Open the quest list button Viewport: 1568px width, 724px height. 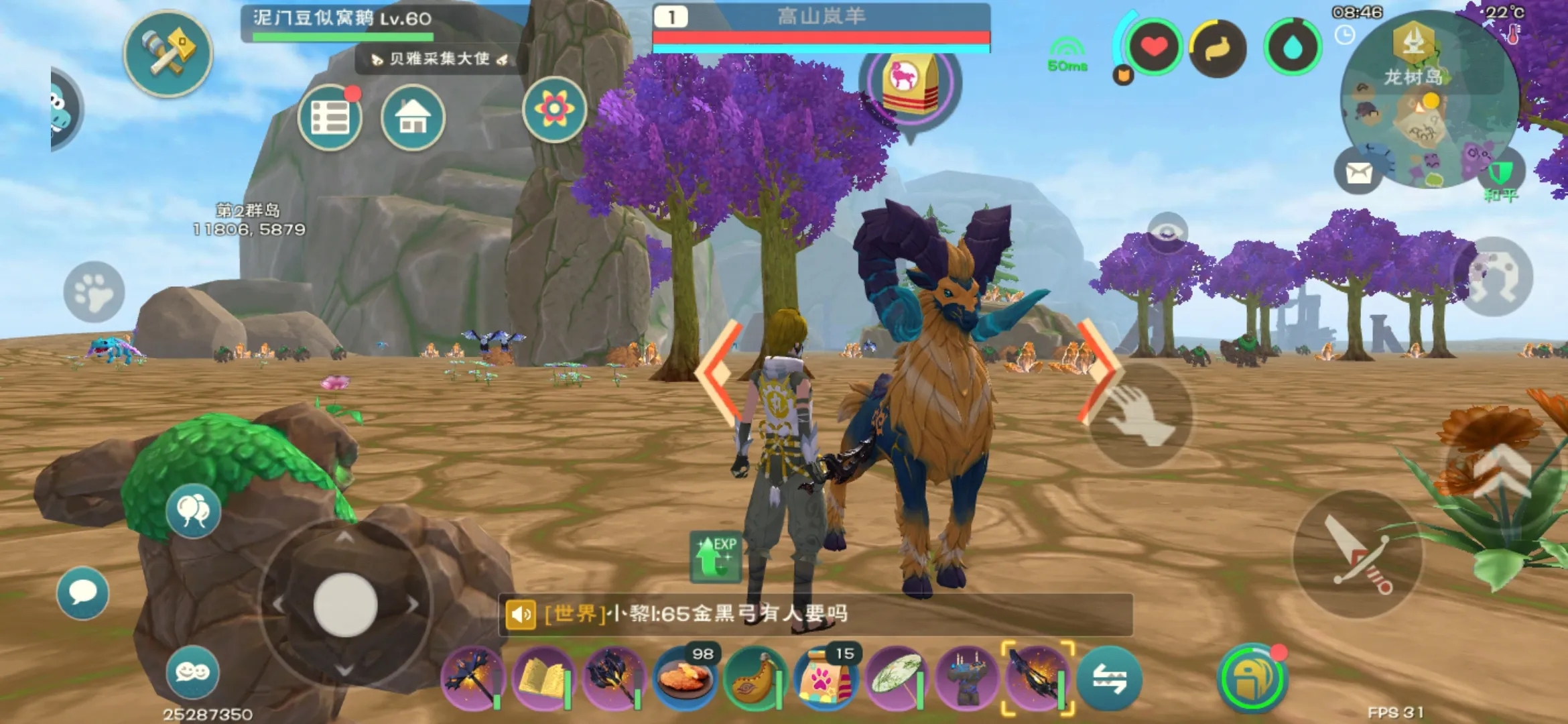tap(330, 118)
